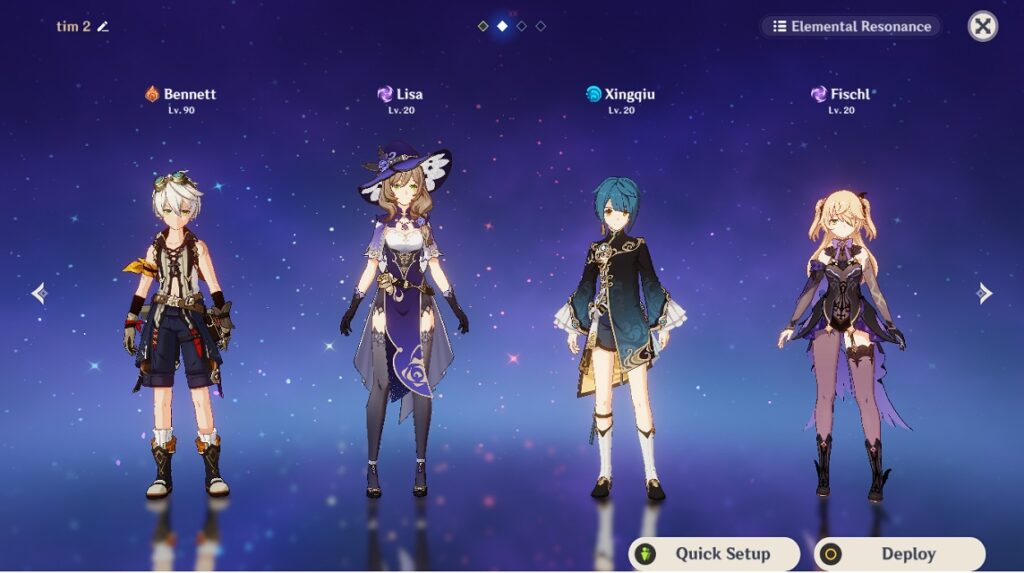Go to the previous party with left arrow
The image size is (1024, 573).
click(x=39, y=293)
